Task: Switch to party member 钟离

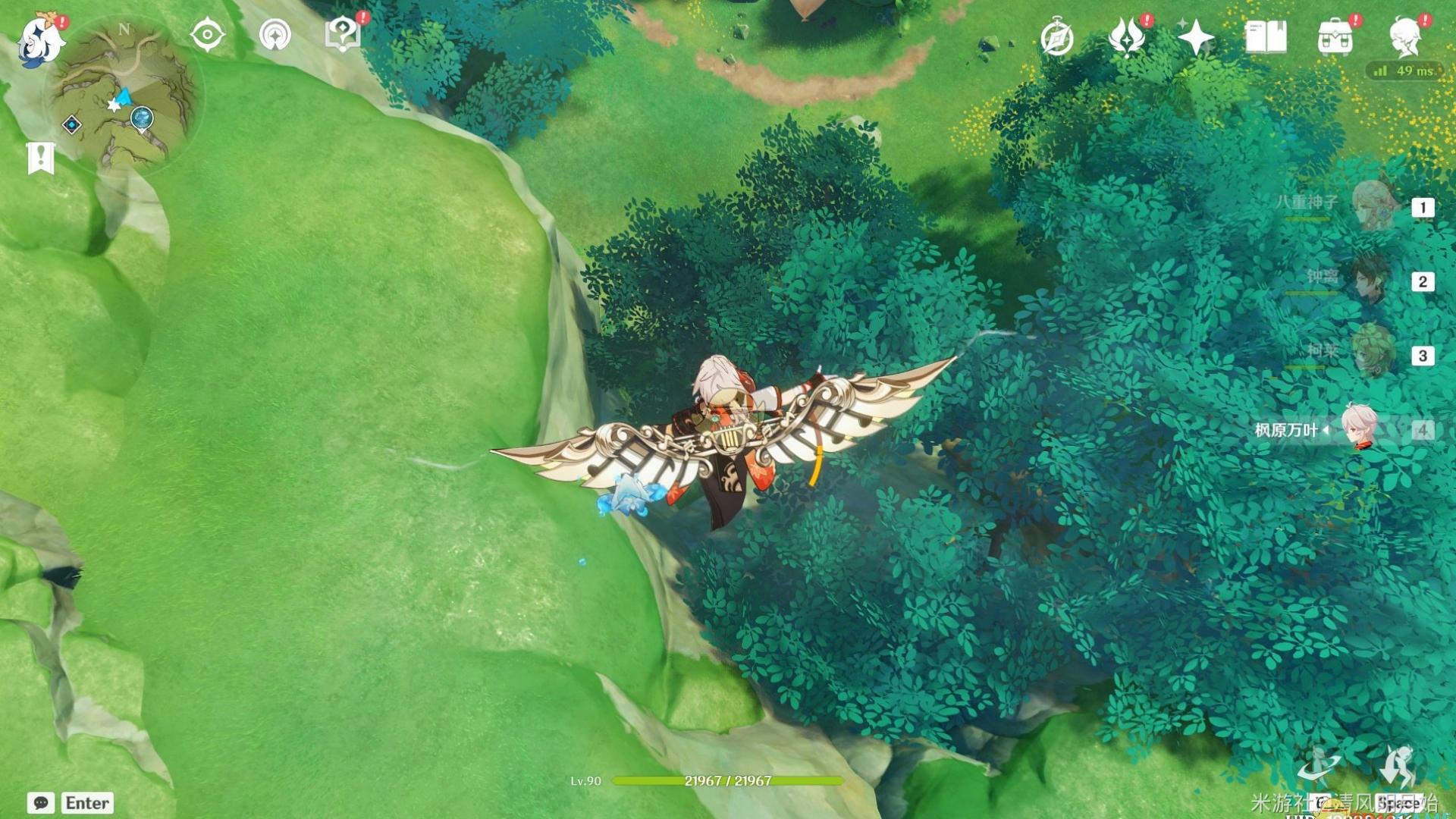Action: pyautogui.click(x=1373, y=280)
